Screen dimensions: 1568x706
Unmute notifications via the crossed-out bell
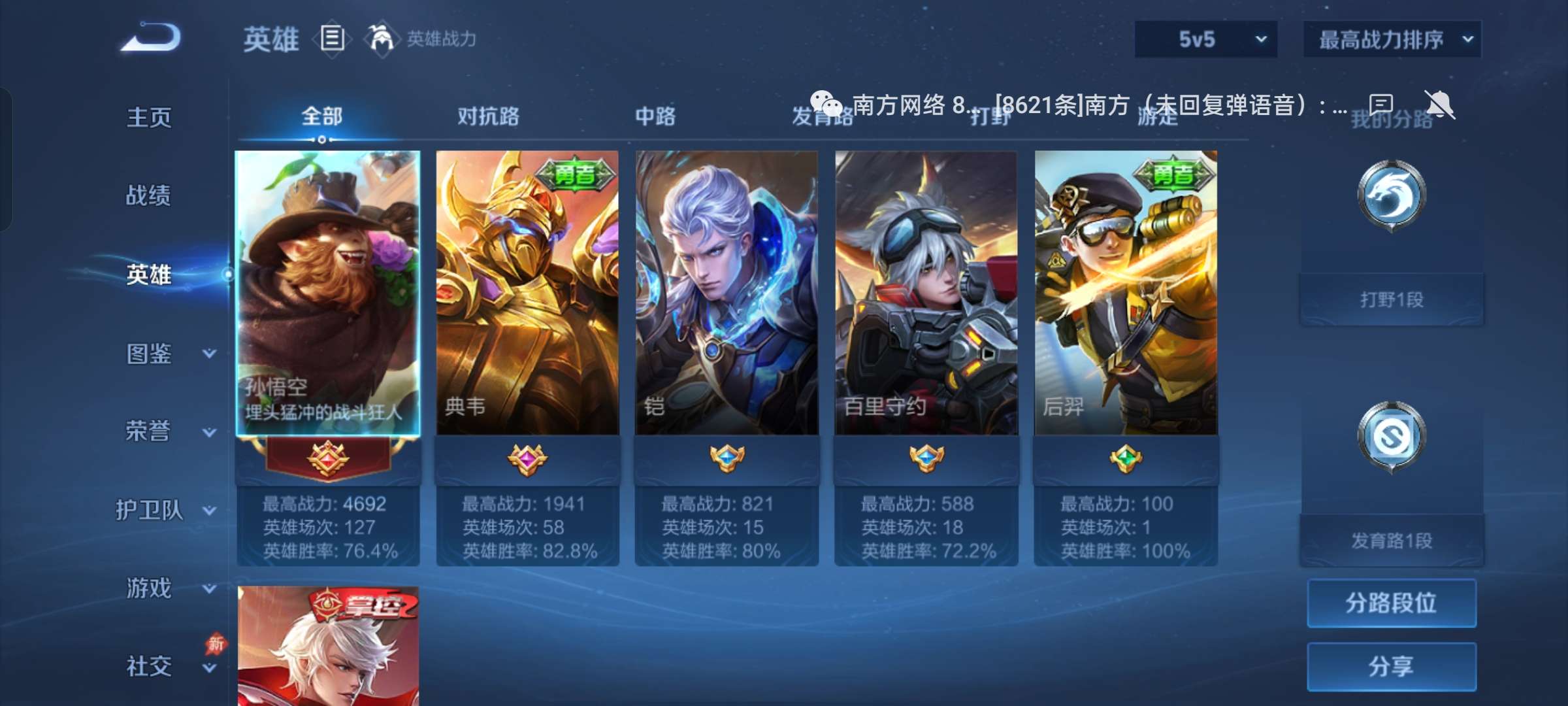(x=1439, y=103)
